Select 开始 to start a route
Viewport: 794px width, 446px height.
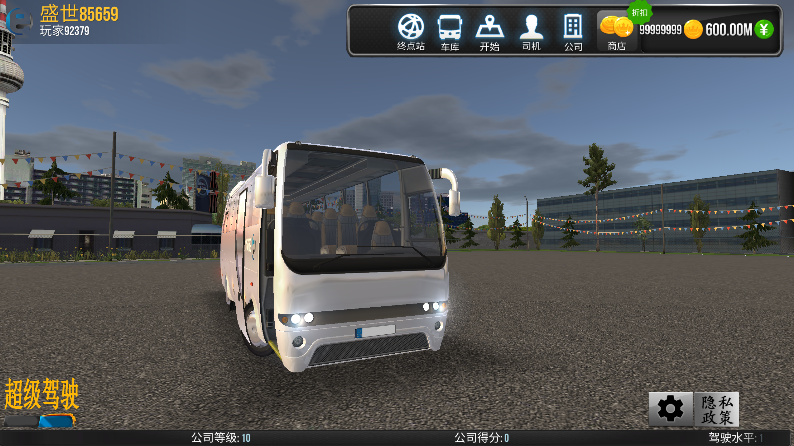click(489, 31)
